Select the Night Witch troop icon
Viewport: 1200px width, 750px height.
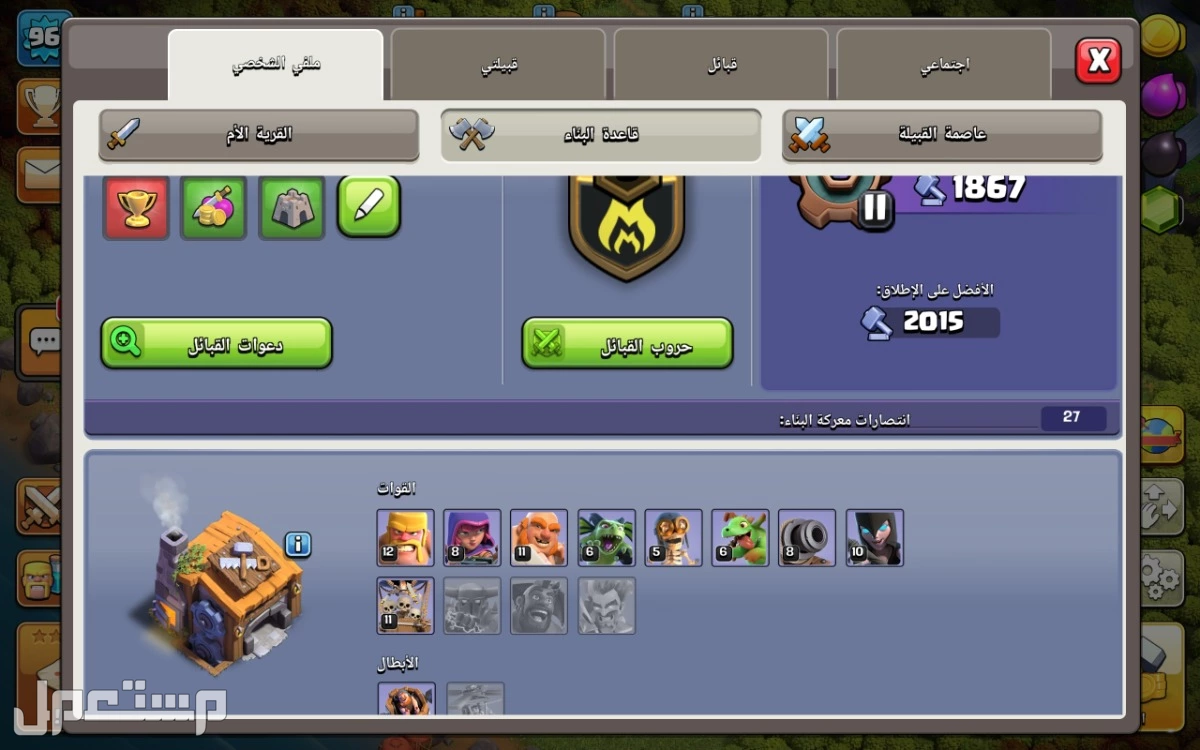pyautogui.click(x=874, y=538)
